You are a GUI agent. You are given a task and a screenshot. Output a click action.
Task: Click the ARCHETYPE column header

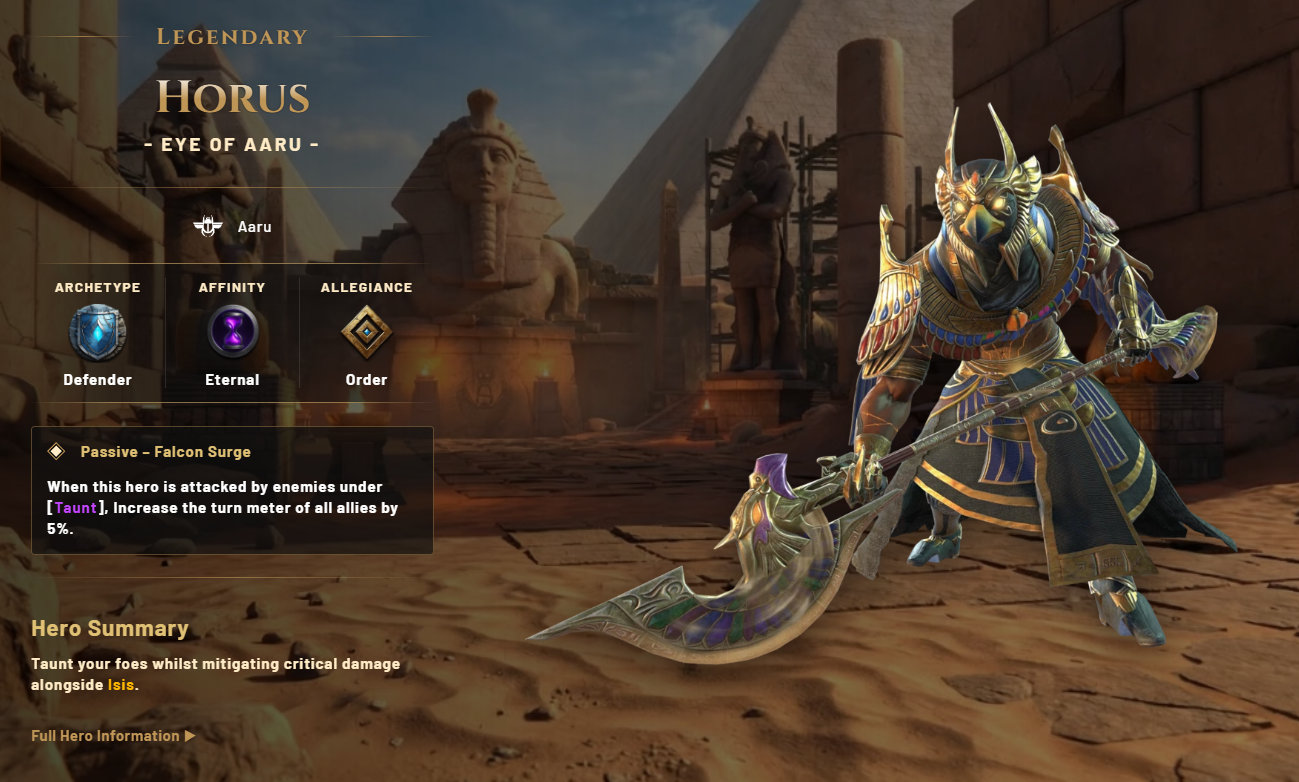[96, 287]
